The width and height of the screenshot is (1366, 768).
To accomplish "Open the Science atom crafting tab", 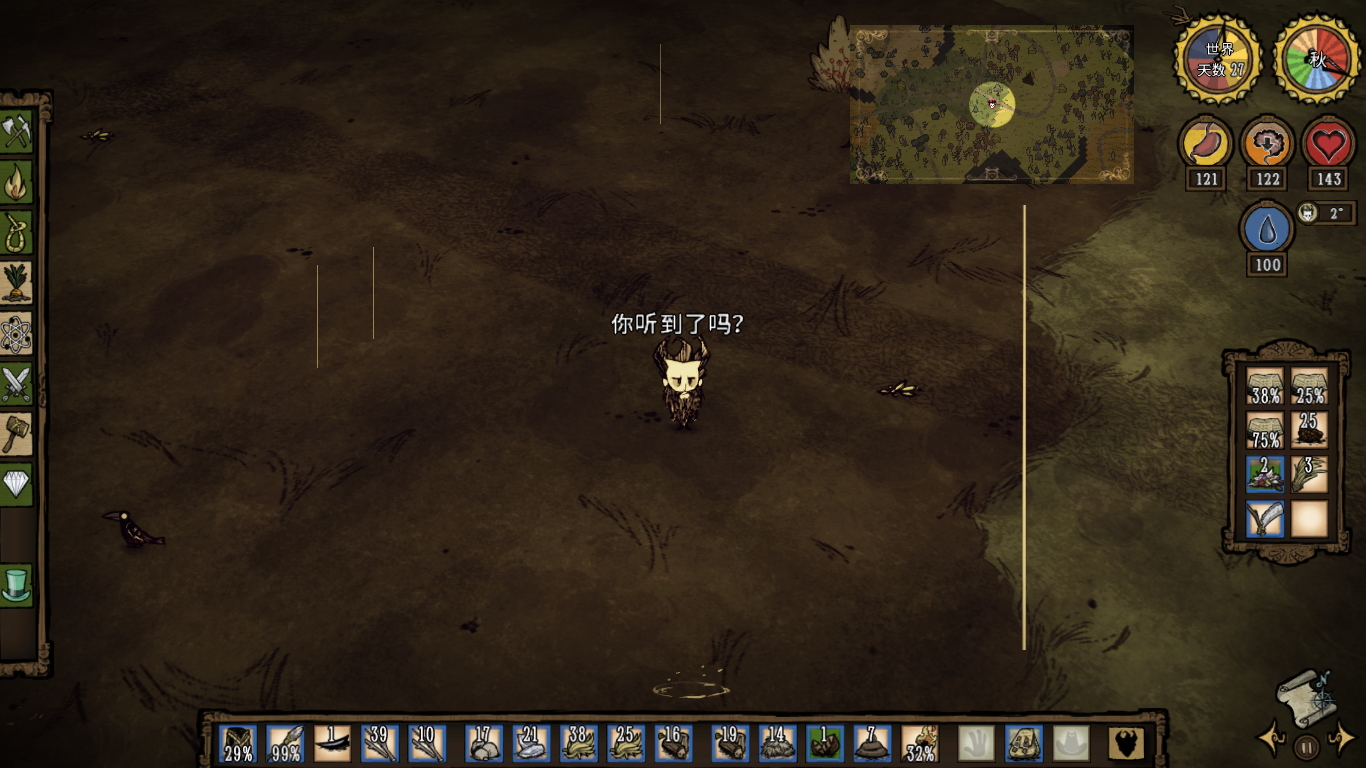I will pos(17,334).
